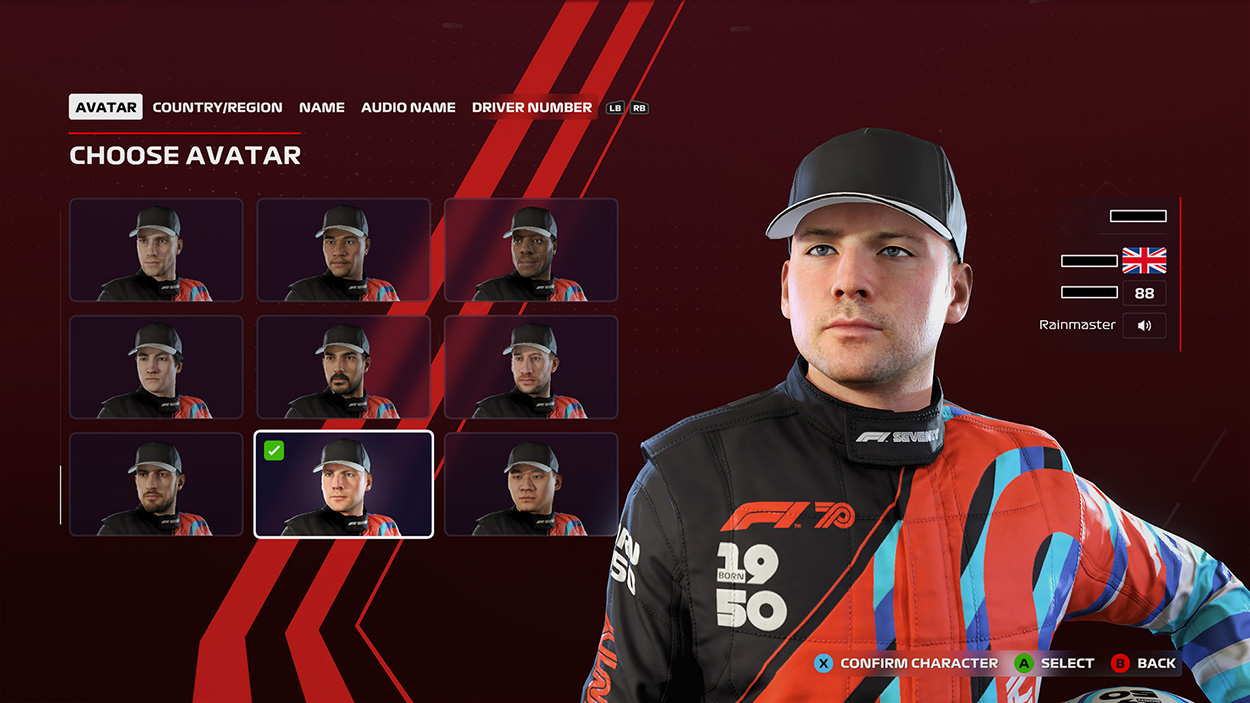Click the highlighted Avatar tab
Image resolution: width=1250 pixels, height=703 pixels.
[x=106, y=107]
